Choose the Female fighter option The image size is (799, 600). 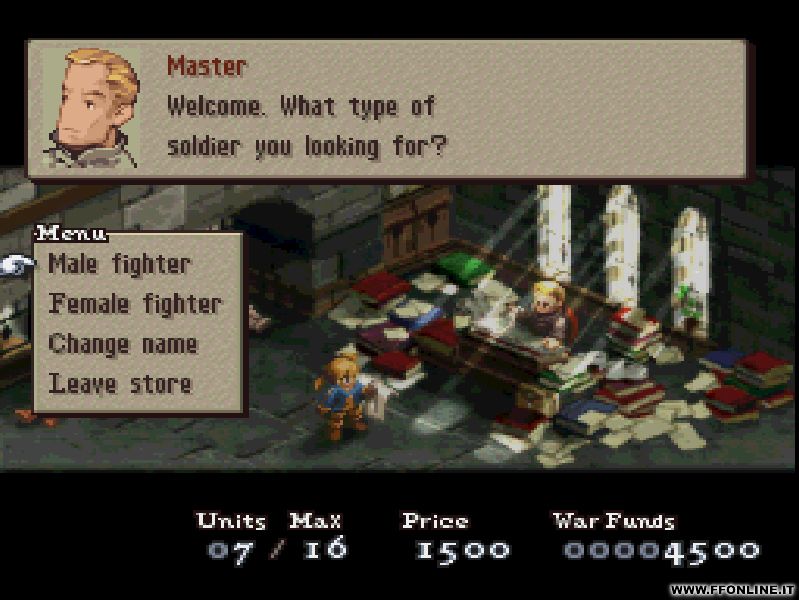135,304
